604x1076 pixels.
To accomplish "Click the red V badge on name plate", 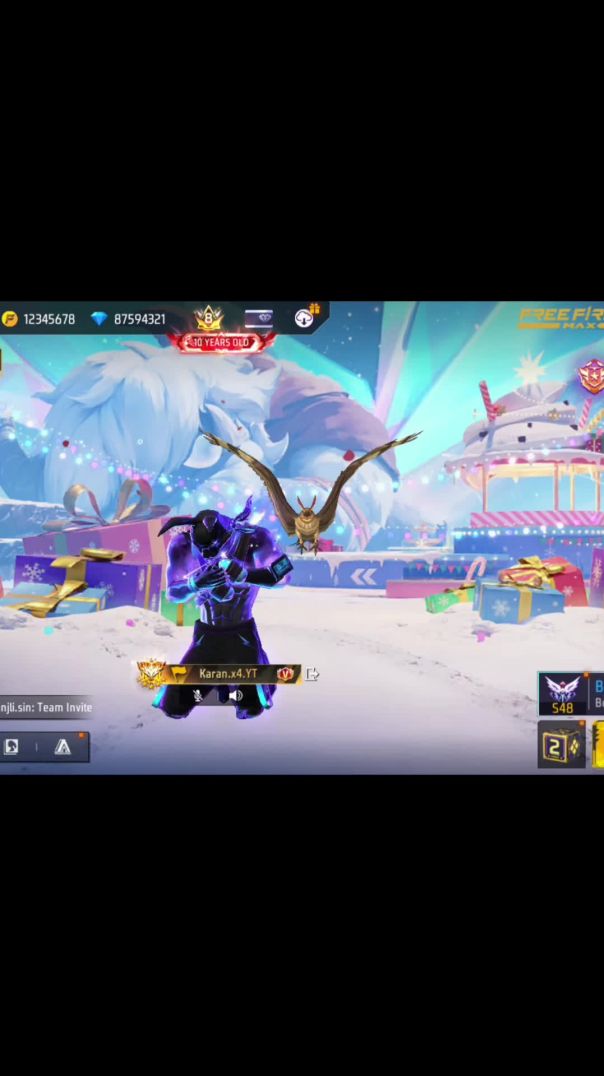I will (285, 675).
